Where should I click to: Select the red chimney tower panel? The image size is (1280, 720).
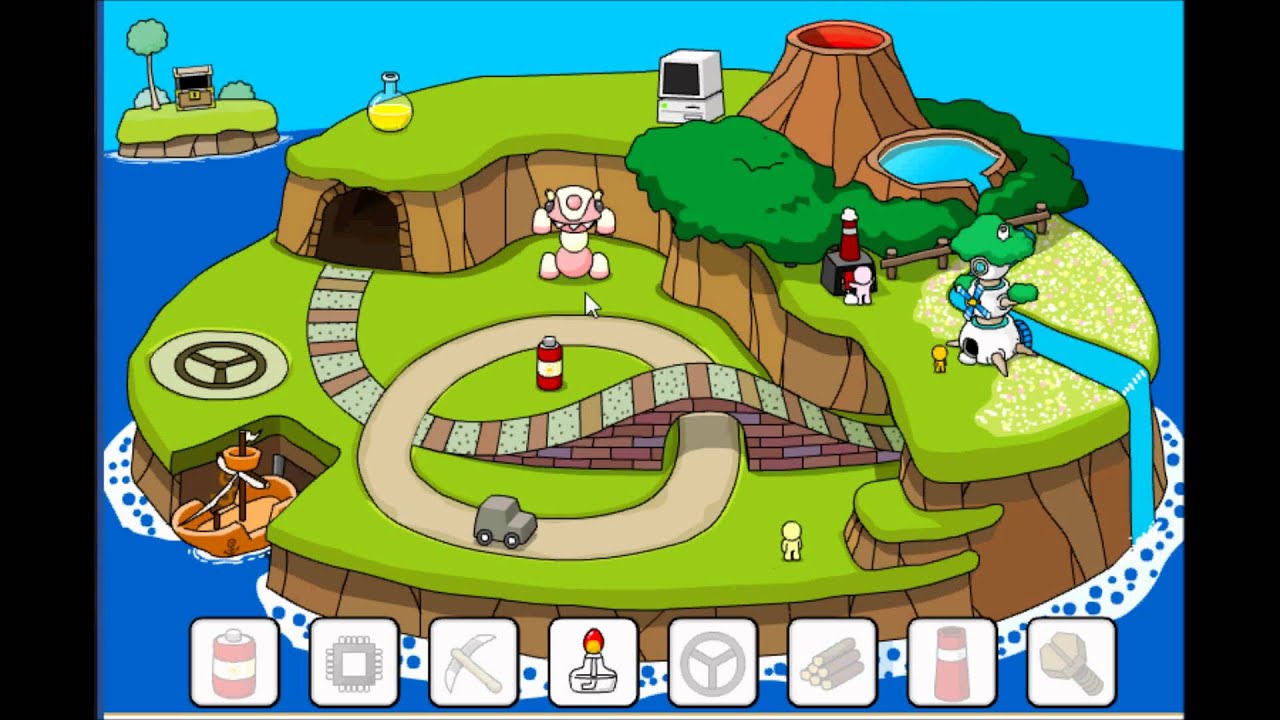[952, 662]
